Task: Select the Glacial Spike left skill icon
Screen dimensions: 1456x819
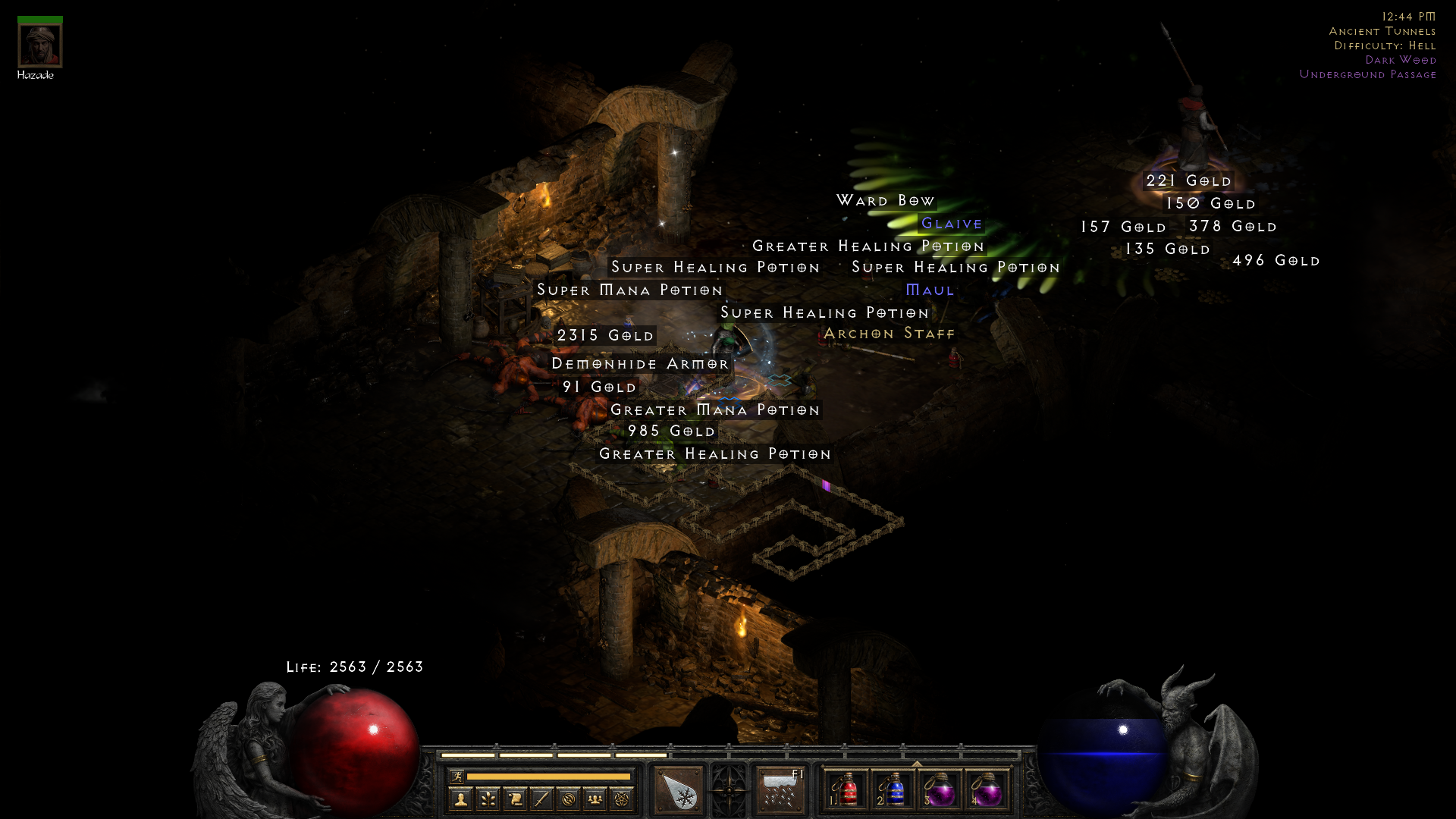Action: click(677, 789)
